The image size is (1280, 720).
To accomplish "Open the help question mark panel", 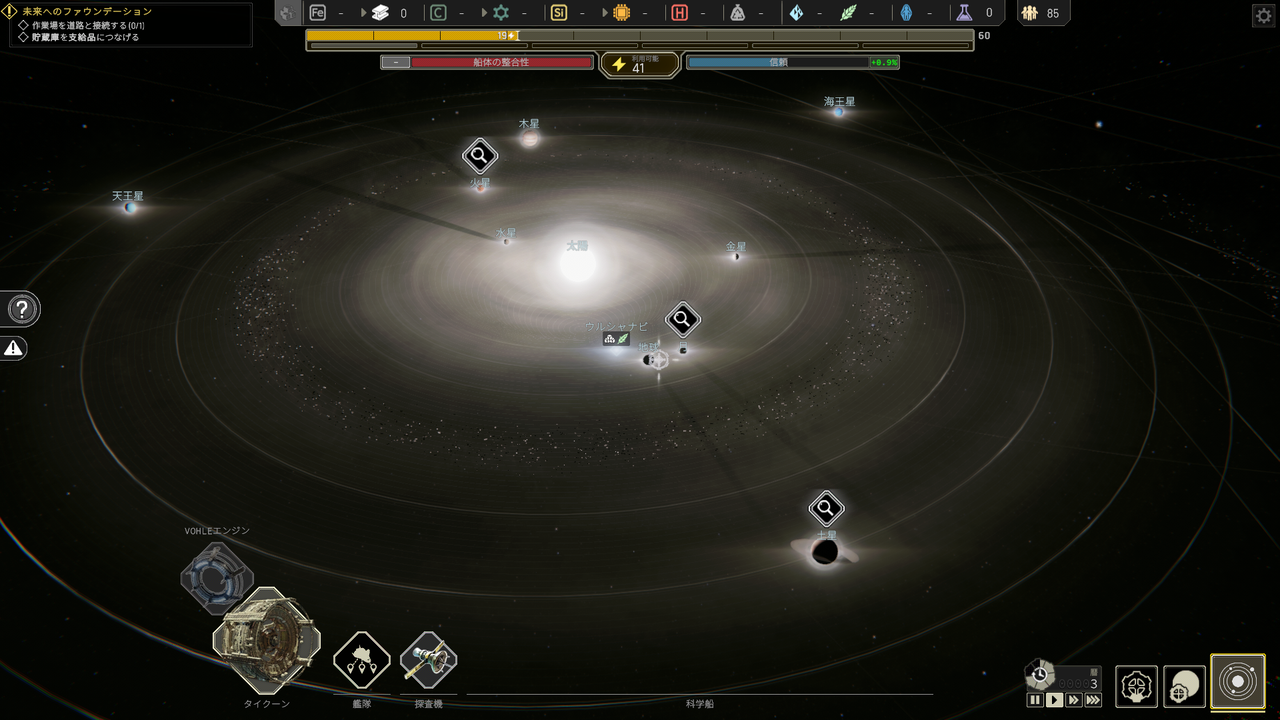I will (x=21, y=309).
